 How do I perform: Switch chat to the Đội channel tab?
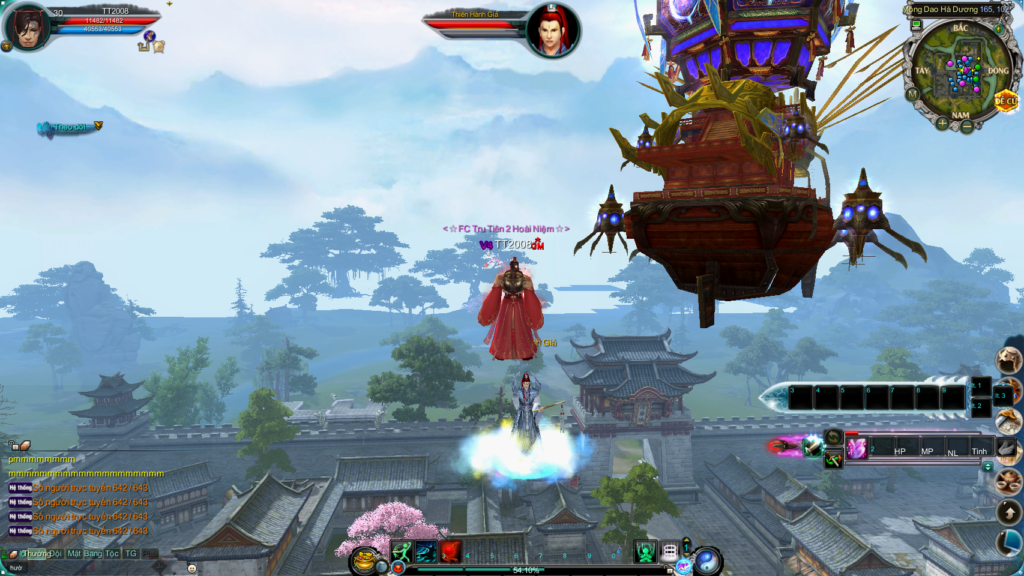coord(57,553)
